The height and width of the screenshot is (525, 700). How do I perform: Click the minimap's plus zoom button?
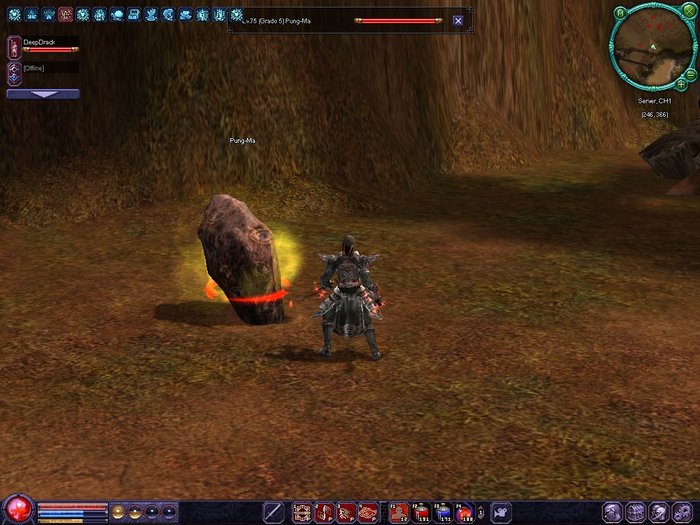681,85
